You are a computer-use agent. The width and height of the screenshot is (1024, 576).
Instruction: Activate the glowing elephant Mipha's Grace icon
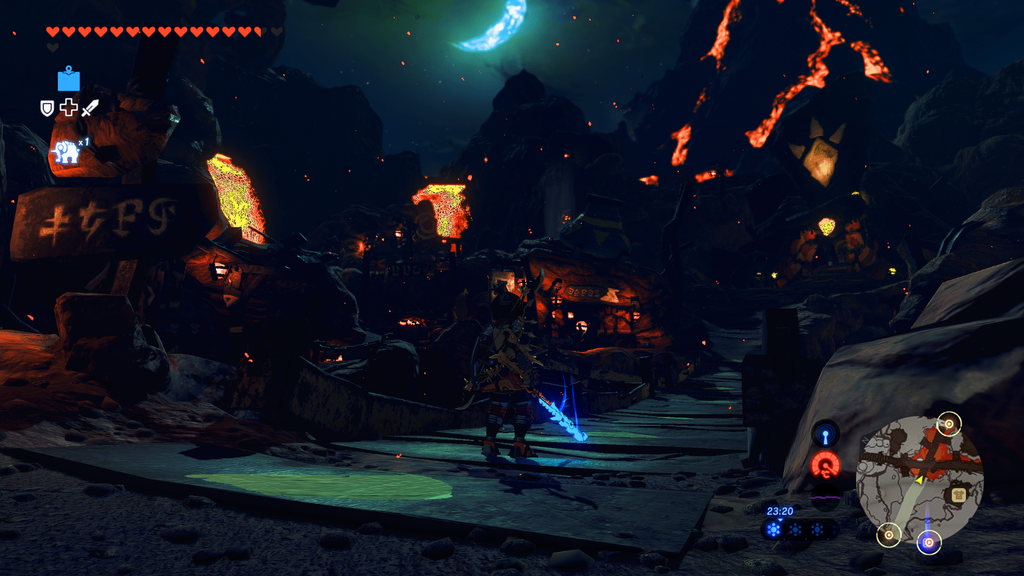[x=66, y=152]
